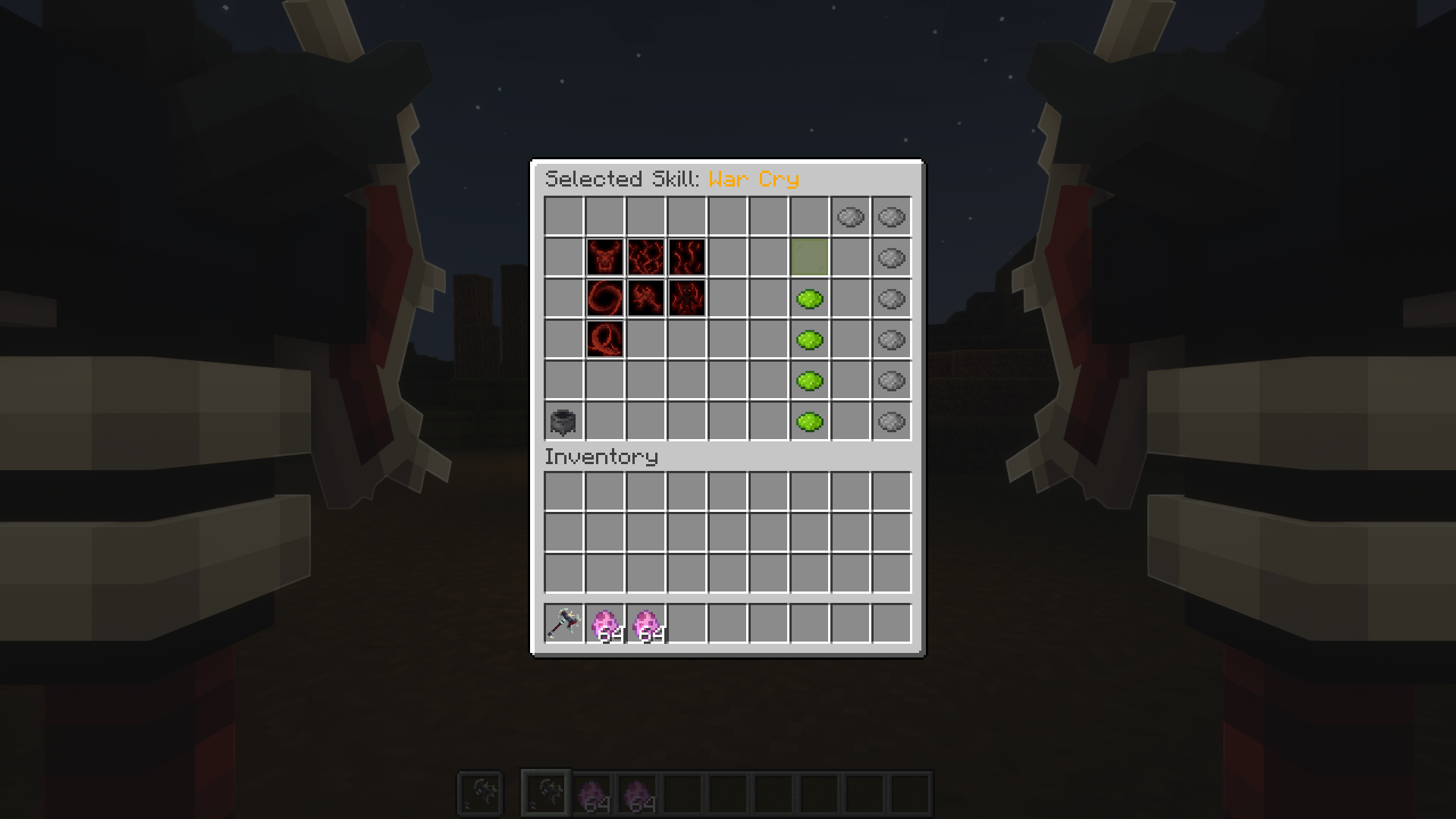Select the second pink spawn egg stack
Image resolution: width=1456 pixels, height=819 pixels.
click(645, 625)
